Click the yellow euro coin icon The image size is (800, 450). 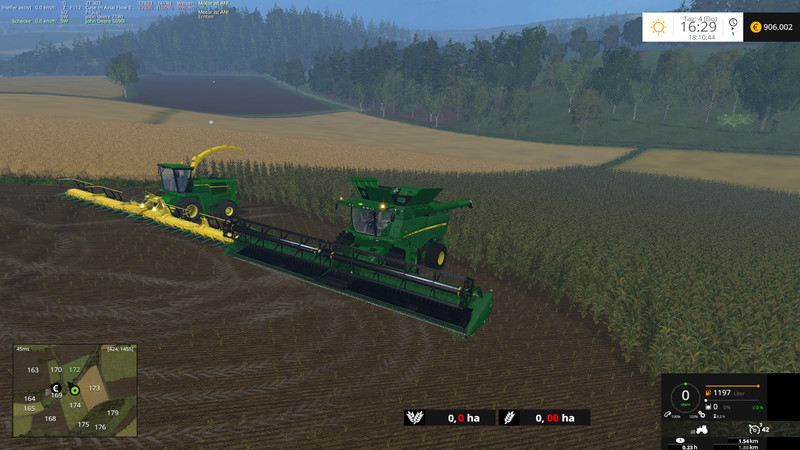click(755, 27)
